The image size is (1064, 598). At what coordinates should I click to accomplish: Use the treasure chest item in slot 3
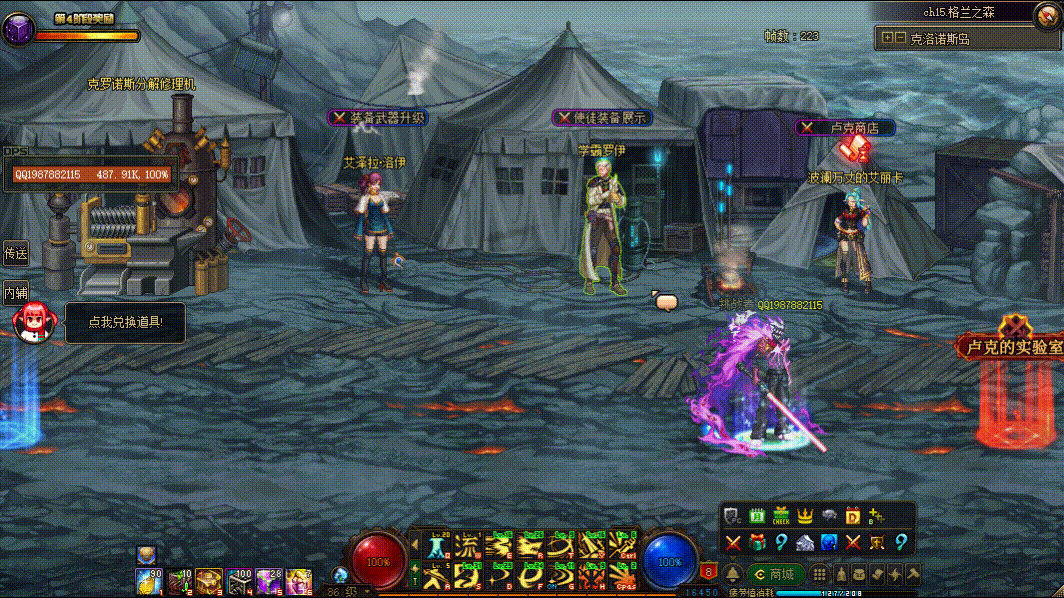point(209,580)
